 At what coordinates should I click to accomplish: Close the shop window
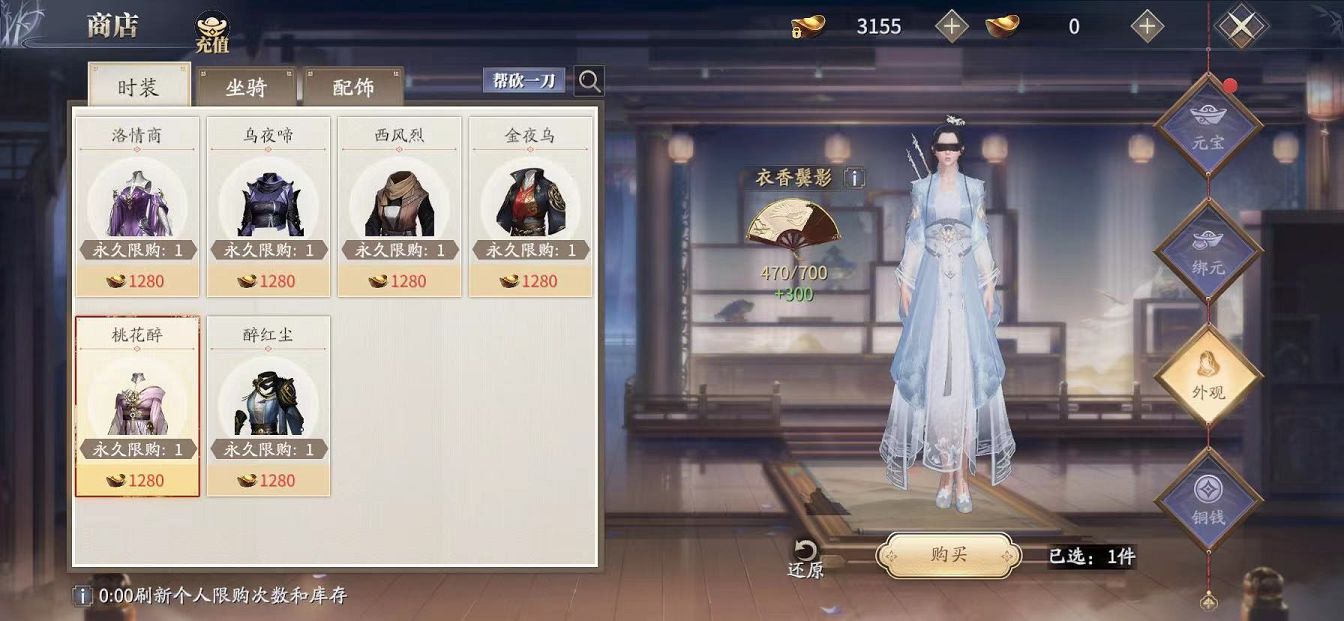tap(1240, 27)
